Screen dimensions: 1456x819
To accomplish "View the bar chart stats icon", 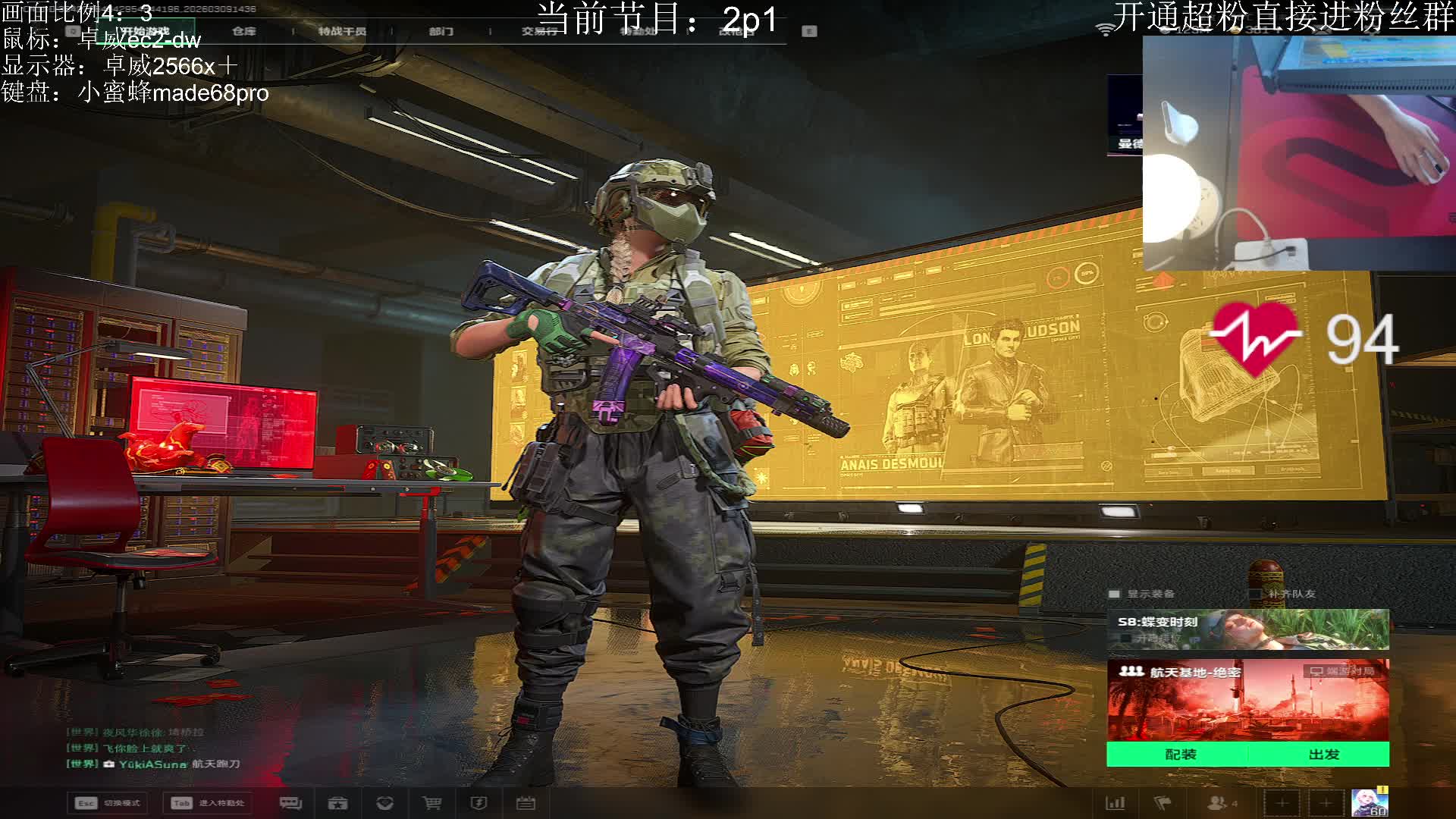I will click(x=1116, y=803).
